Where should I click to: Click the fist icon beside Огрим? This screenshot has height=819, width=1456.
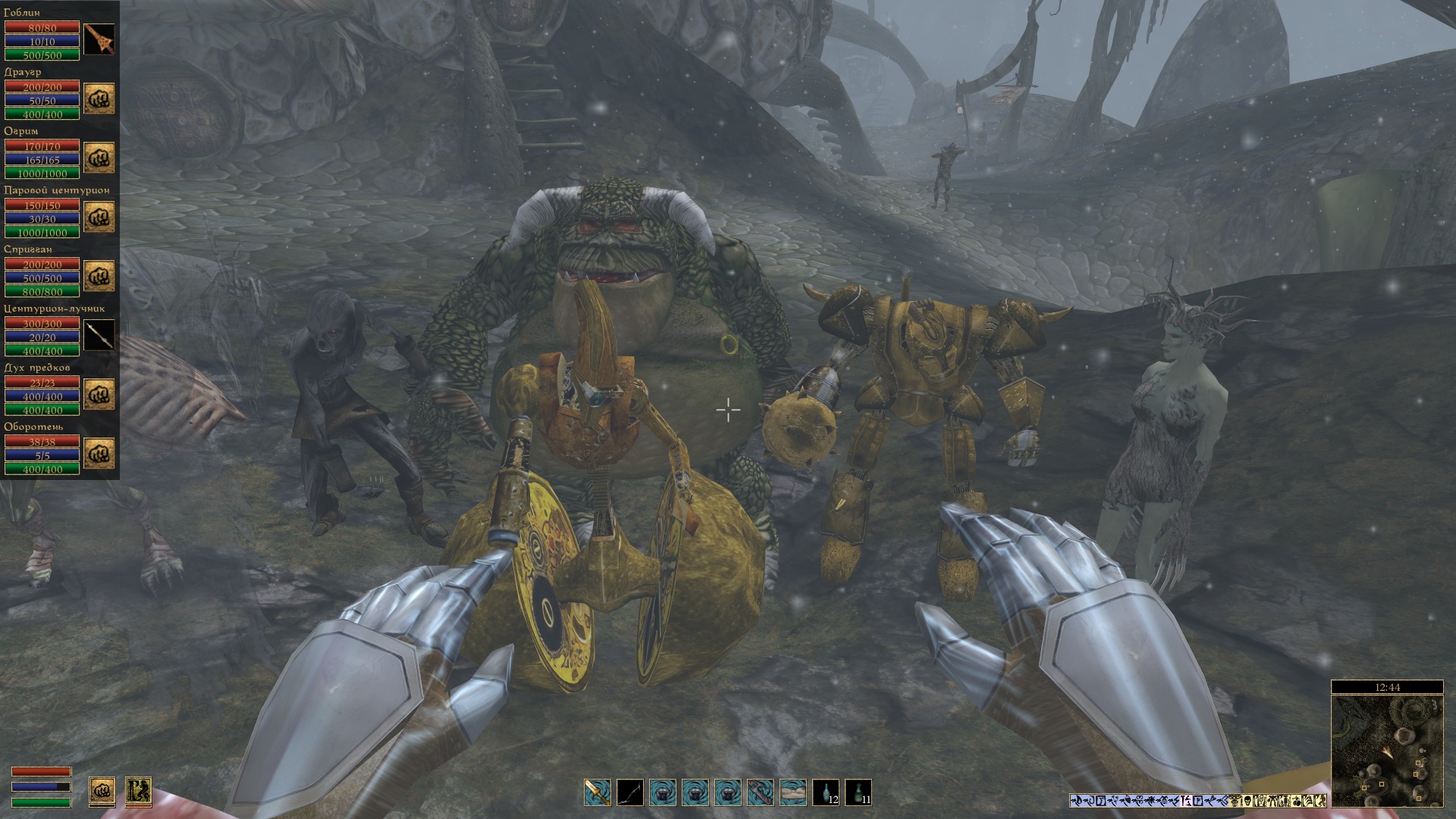tap(99, 158)
